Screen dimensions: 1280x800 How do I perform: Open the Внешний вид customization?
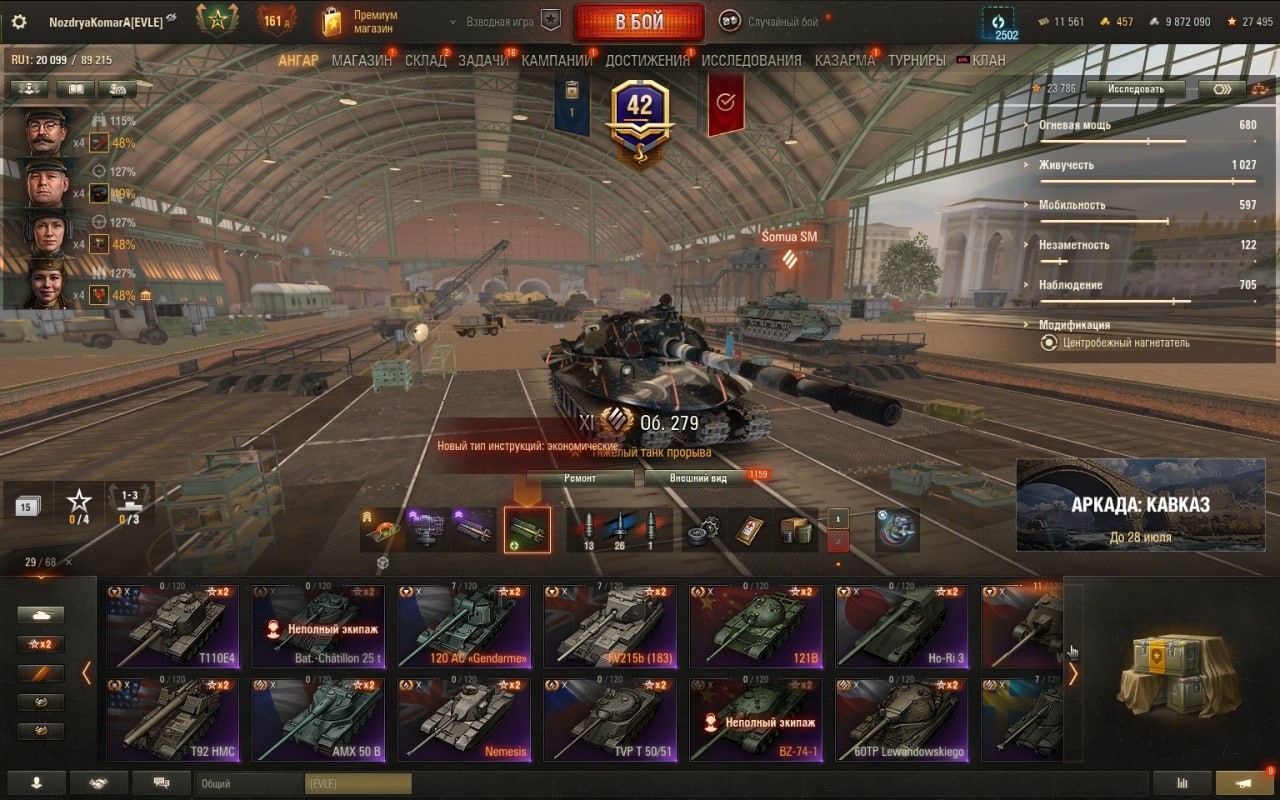click(699, 478)
